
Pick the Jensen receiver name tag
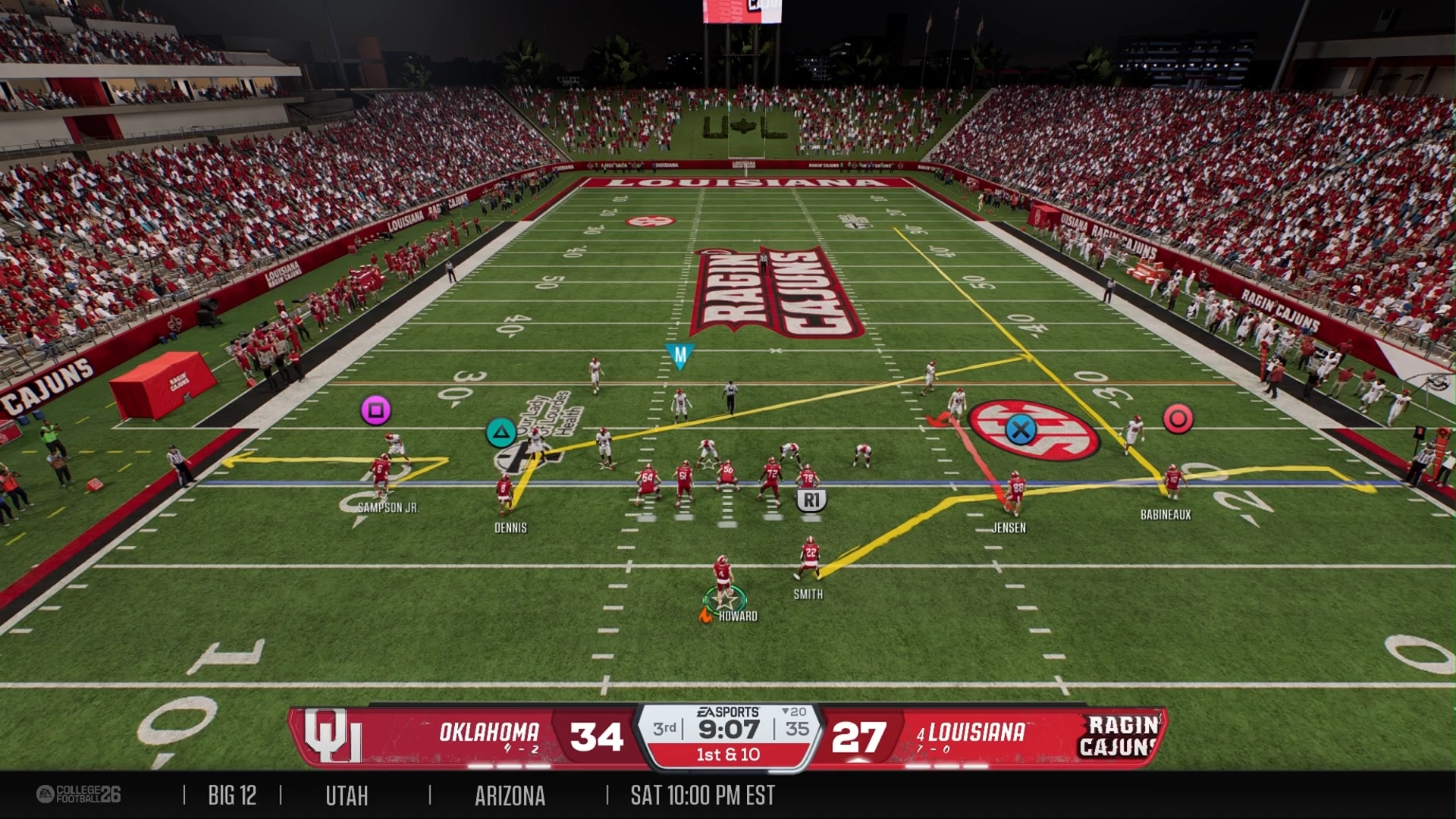point(1009,528)
